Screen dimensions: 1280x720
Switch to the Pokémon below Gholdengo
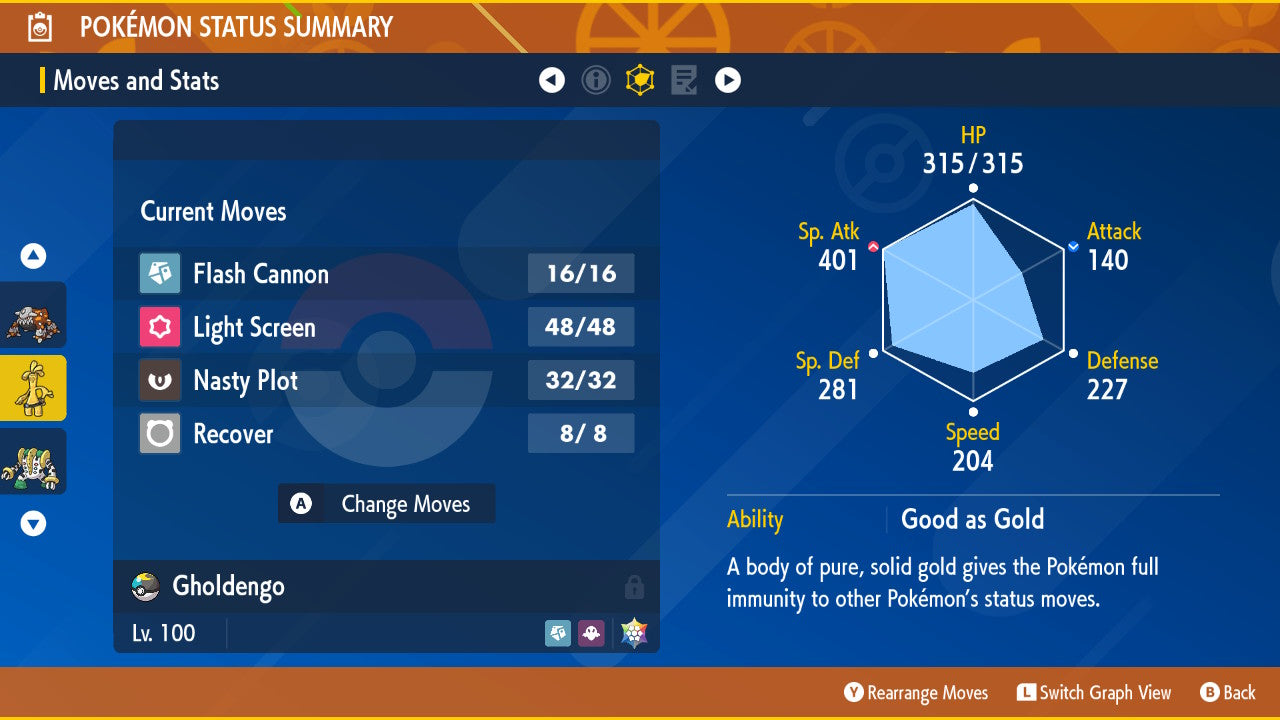click(33, 461)
